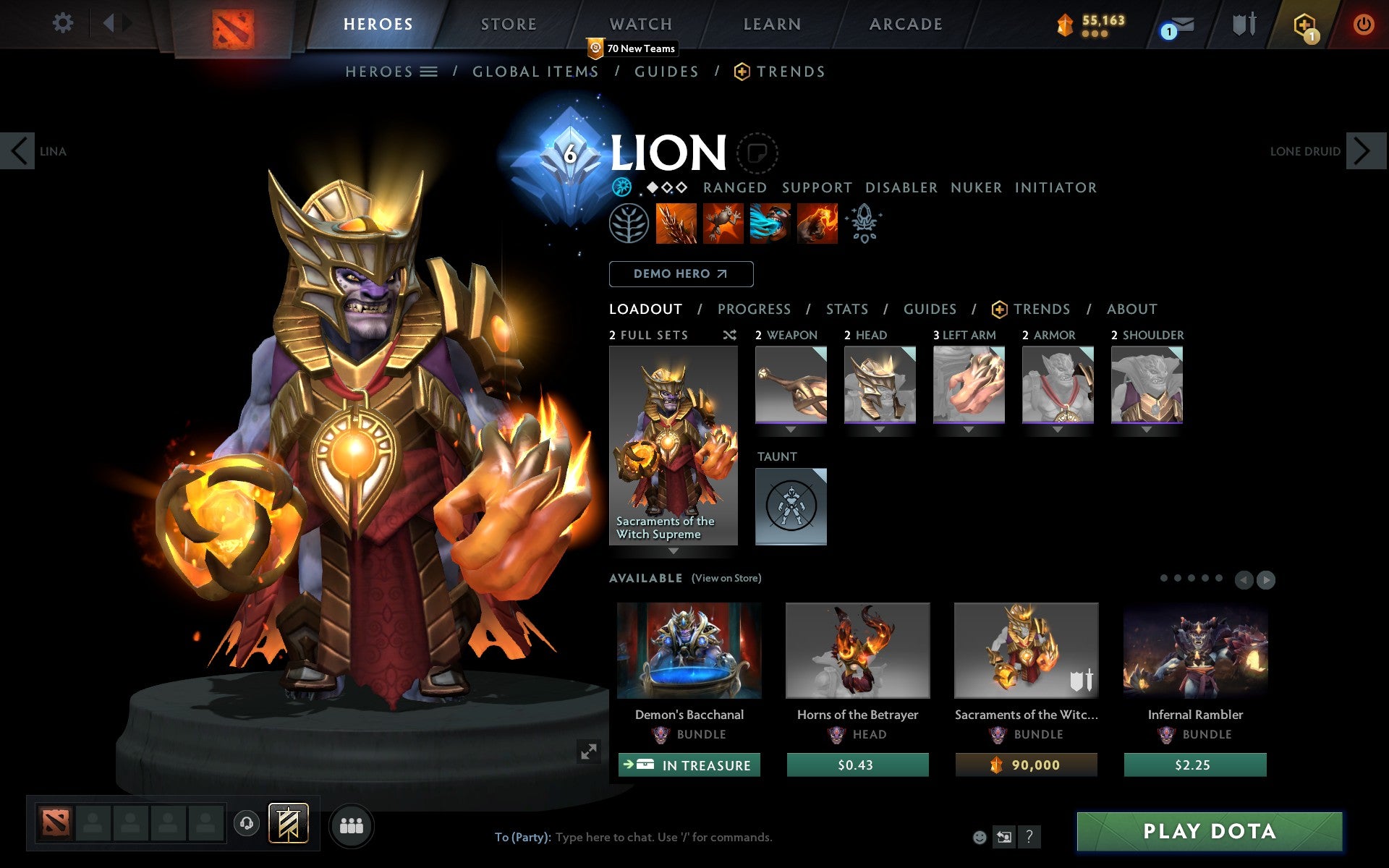This screenshot has width=1389, height=868.
Task: Toggle the shuffle icon next to Full Sets
Action: tap(729, 335)
